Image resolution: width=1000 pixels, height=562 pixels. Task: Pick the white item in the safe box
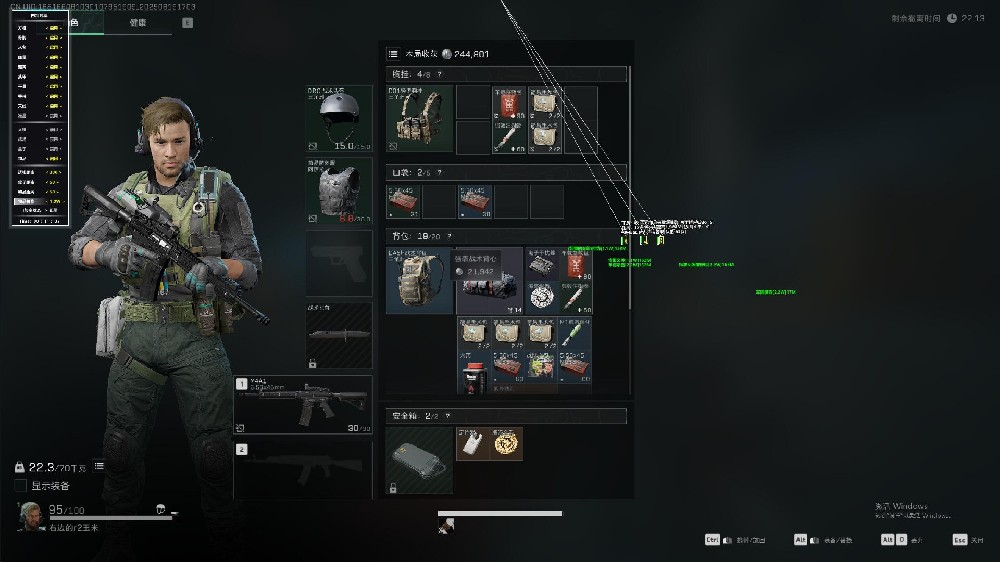tap(472, 444)
